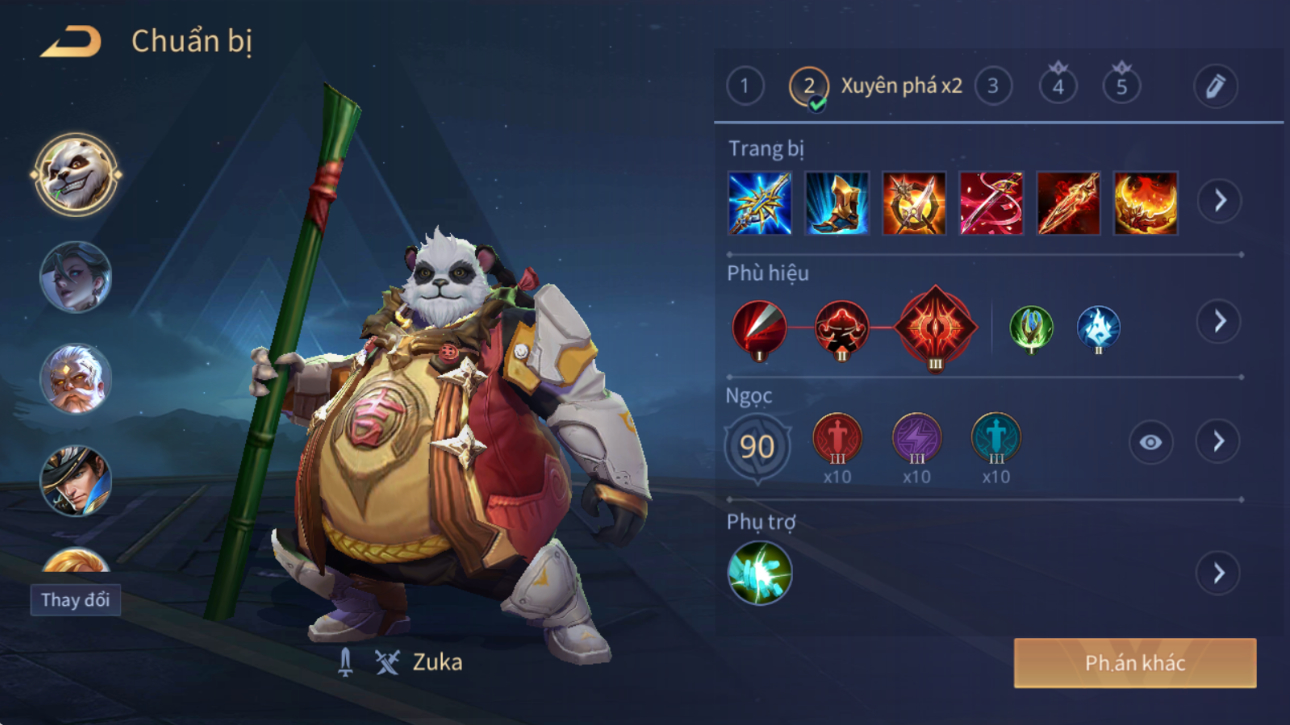Click the "Ph.án khác" gold button
Image resolution: width=1290 pixels, height=725 pixels.
click(x=1135, y=663)
